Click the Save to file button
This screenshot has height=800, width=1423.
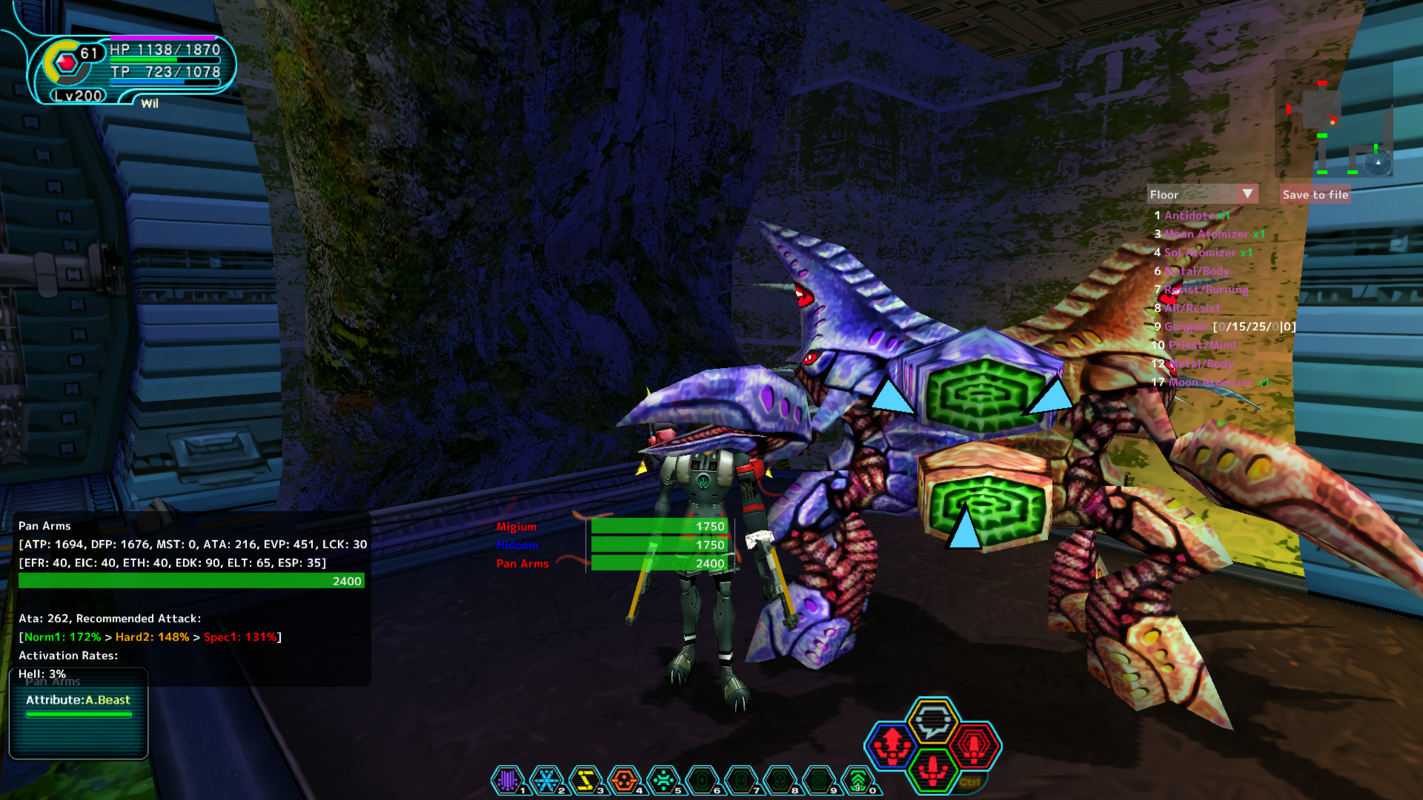[1315, 194]
